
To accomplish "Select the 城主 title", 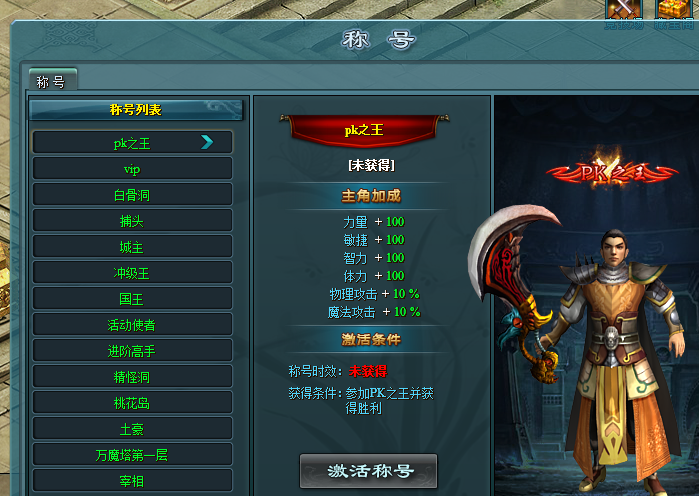I will click(132, 247).
